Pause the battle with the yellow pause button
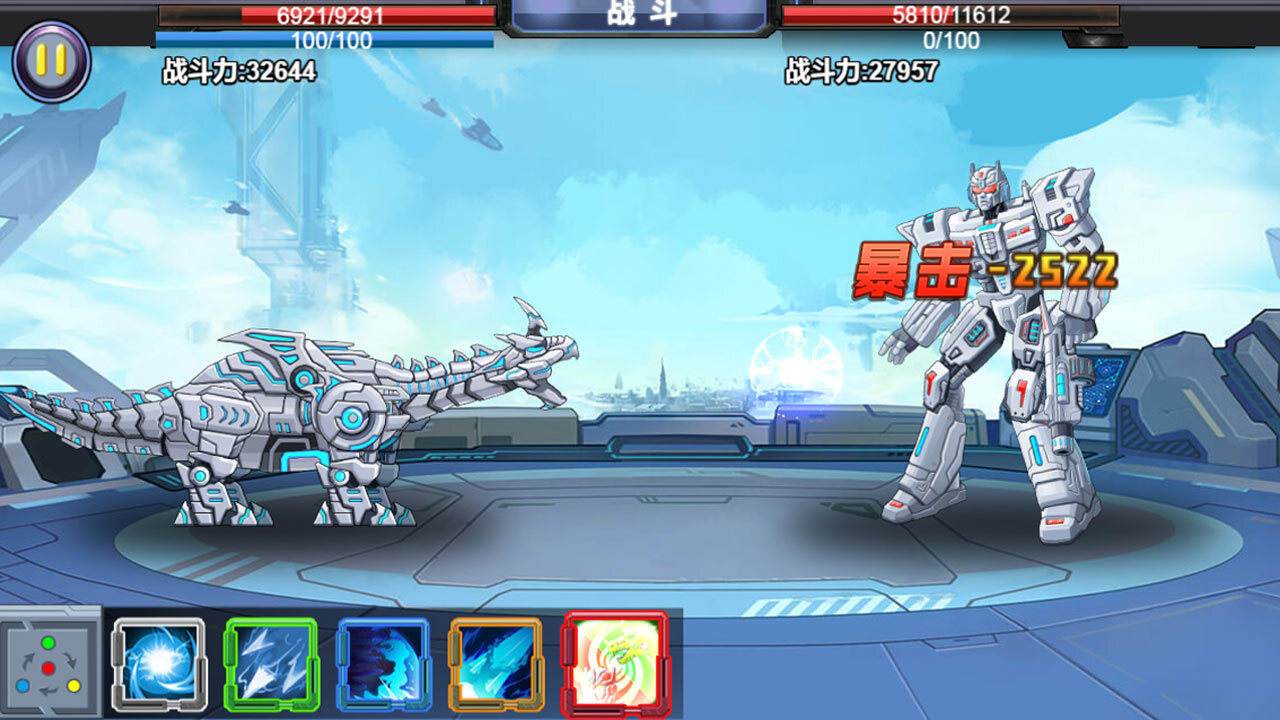1280x720 pixels. pyautogui.click(x=51, y=62)
